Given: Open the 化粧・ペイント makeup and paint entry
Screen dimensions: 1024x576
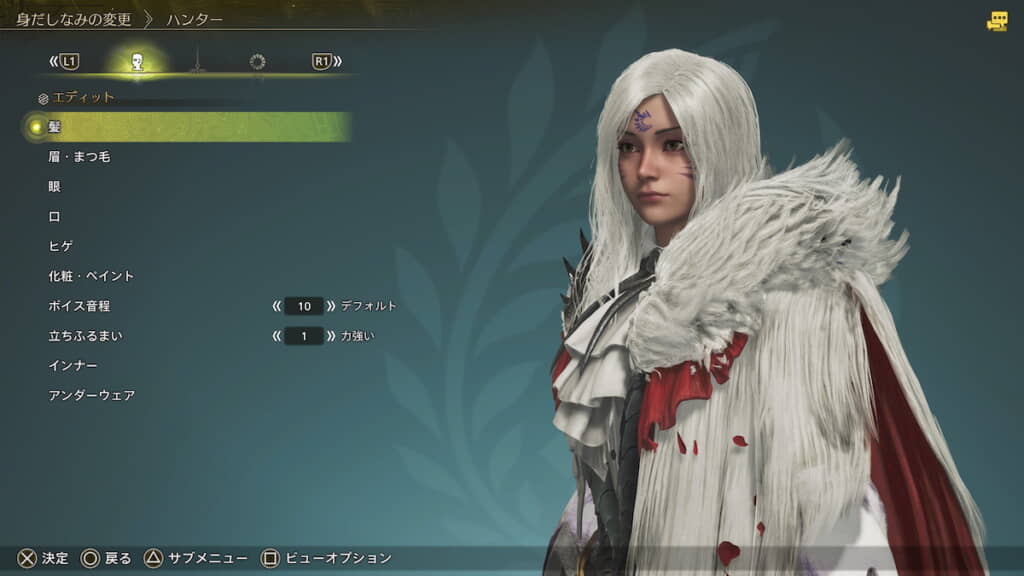Looking at the screenshot, I should 91,276.
